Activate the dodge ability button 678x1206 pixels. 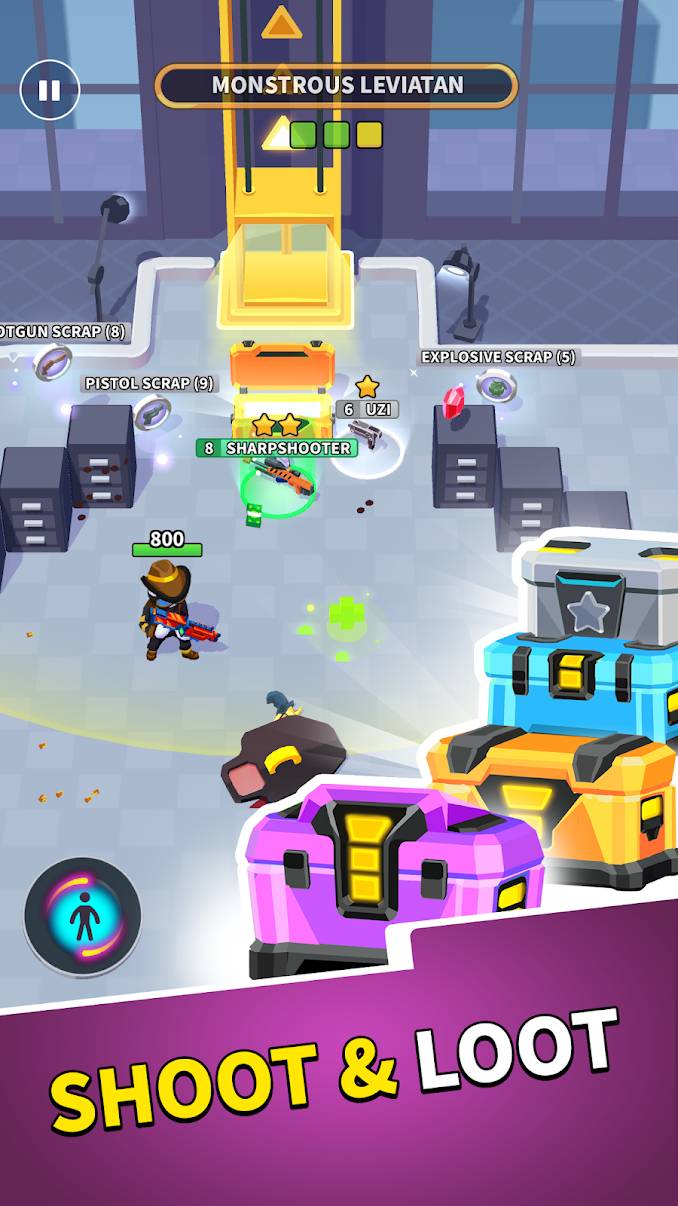click(x=83, y=916)
